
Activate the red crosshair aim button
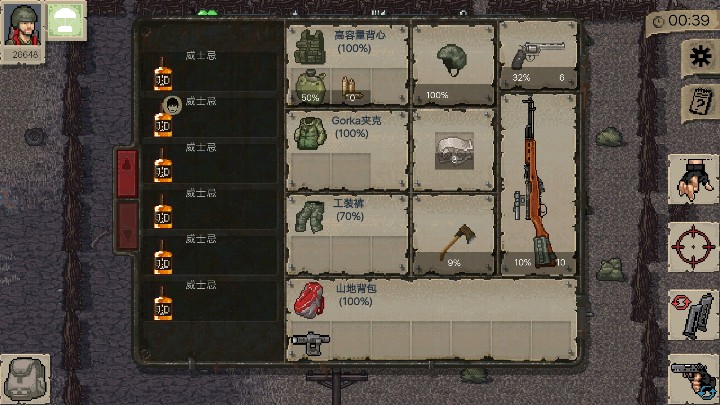(x=694, y=246)
